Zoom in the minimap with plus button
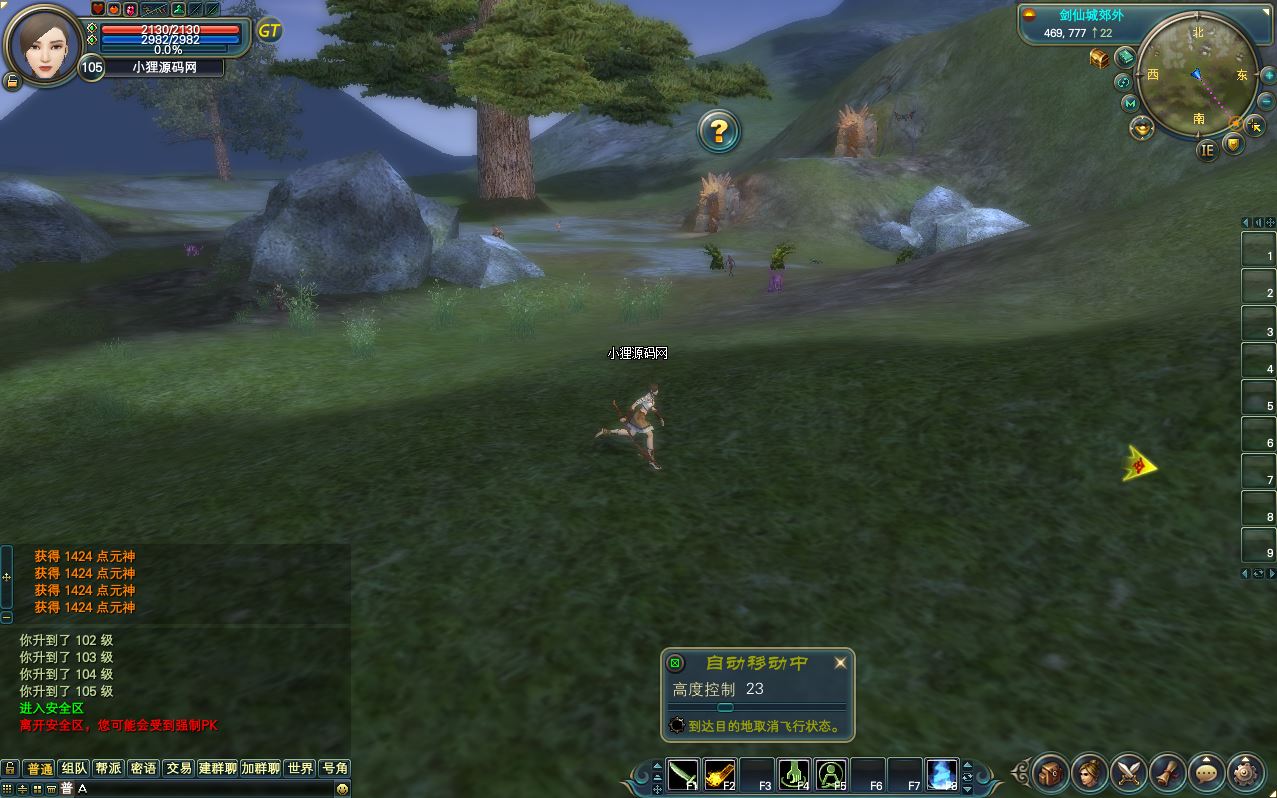The image size is (1277, 798). pos(1266,73)
